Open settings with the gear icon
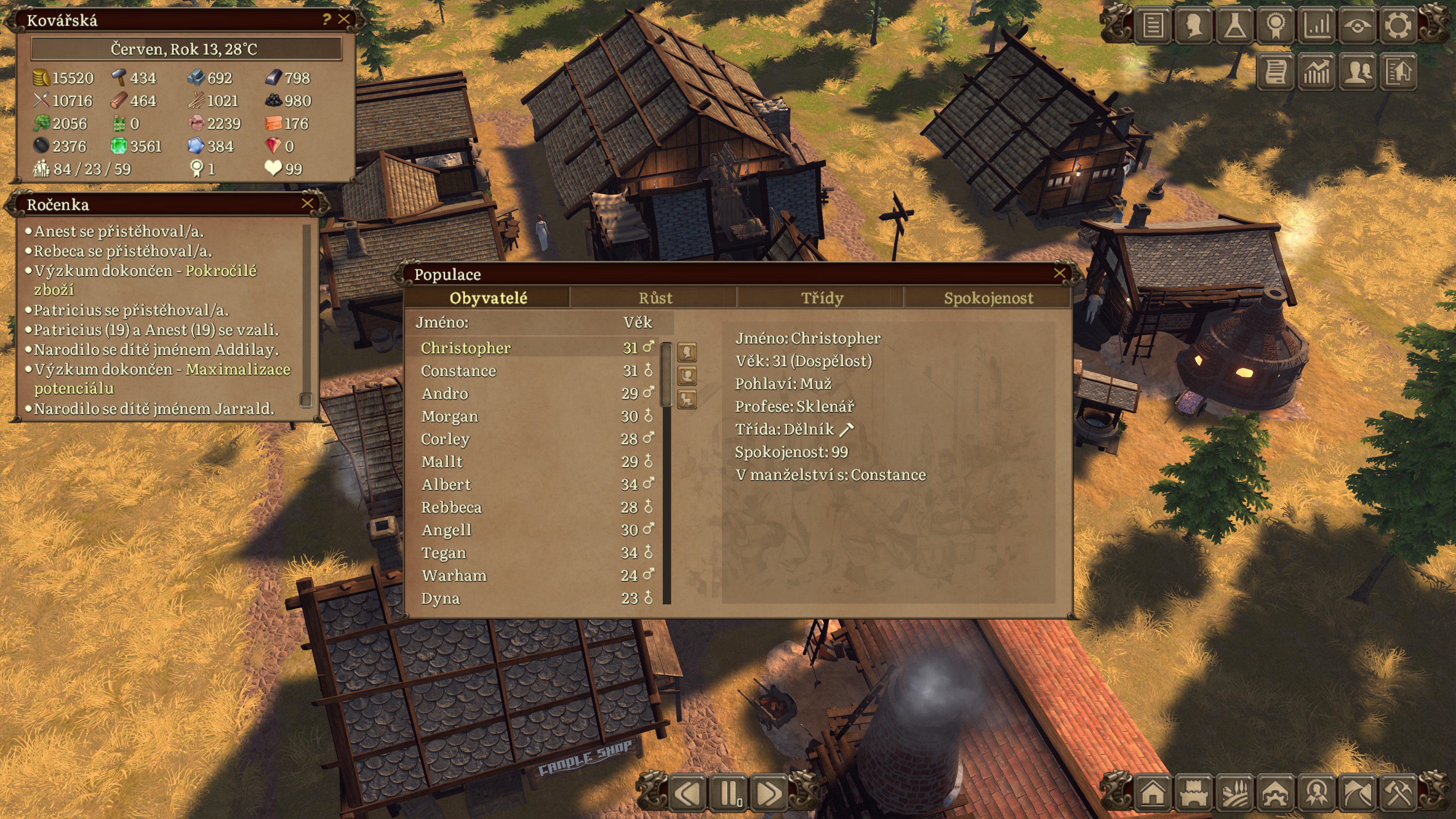The image size is (1456, 819). pos(1397,25)
